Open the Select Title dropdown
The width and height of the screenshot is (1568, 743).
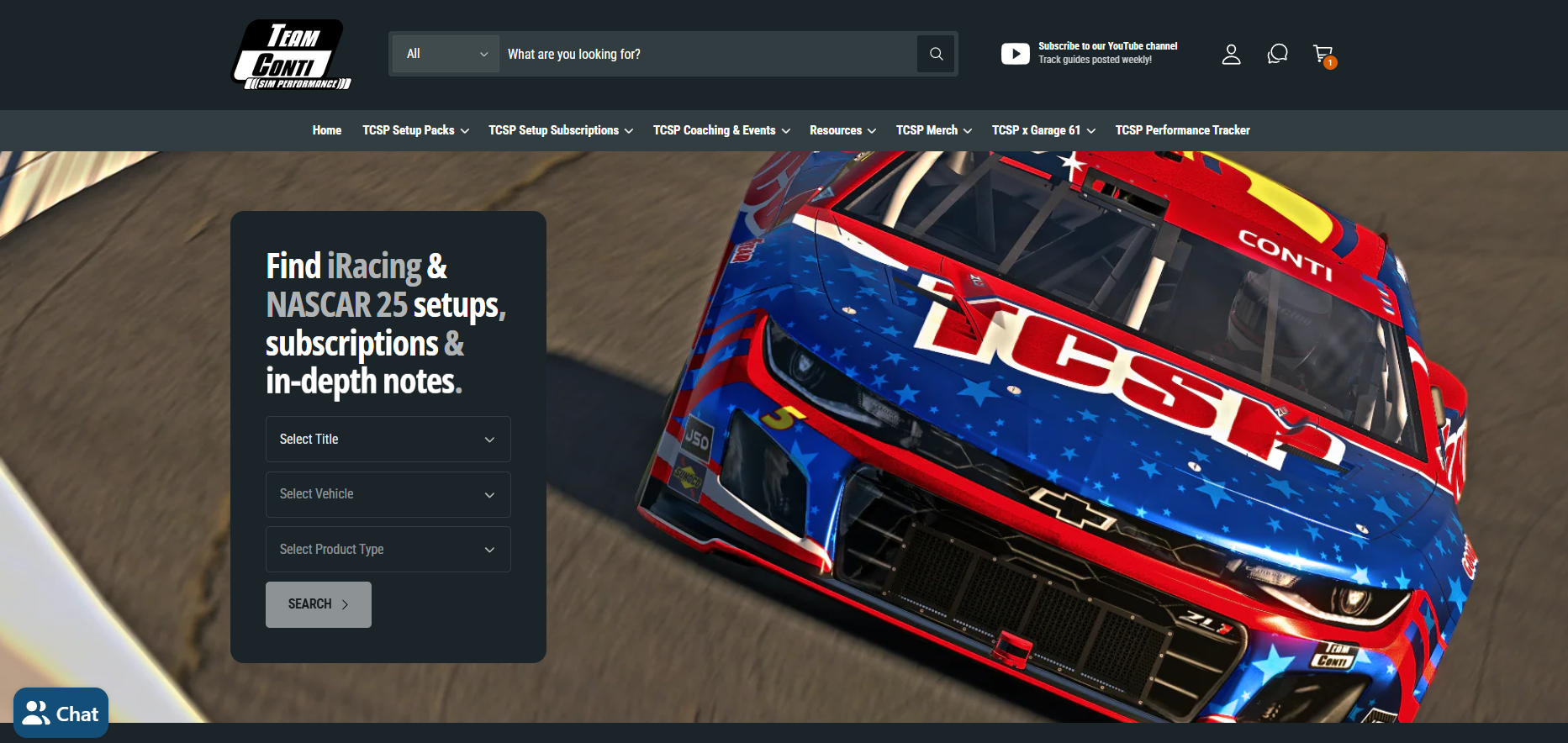[x=388, y=440]
